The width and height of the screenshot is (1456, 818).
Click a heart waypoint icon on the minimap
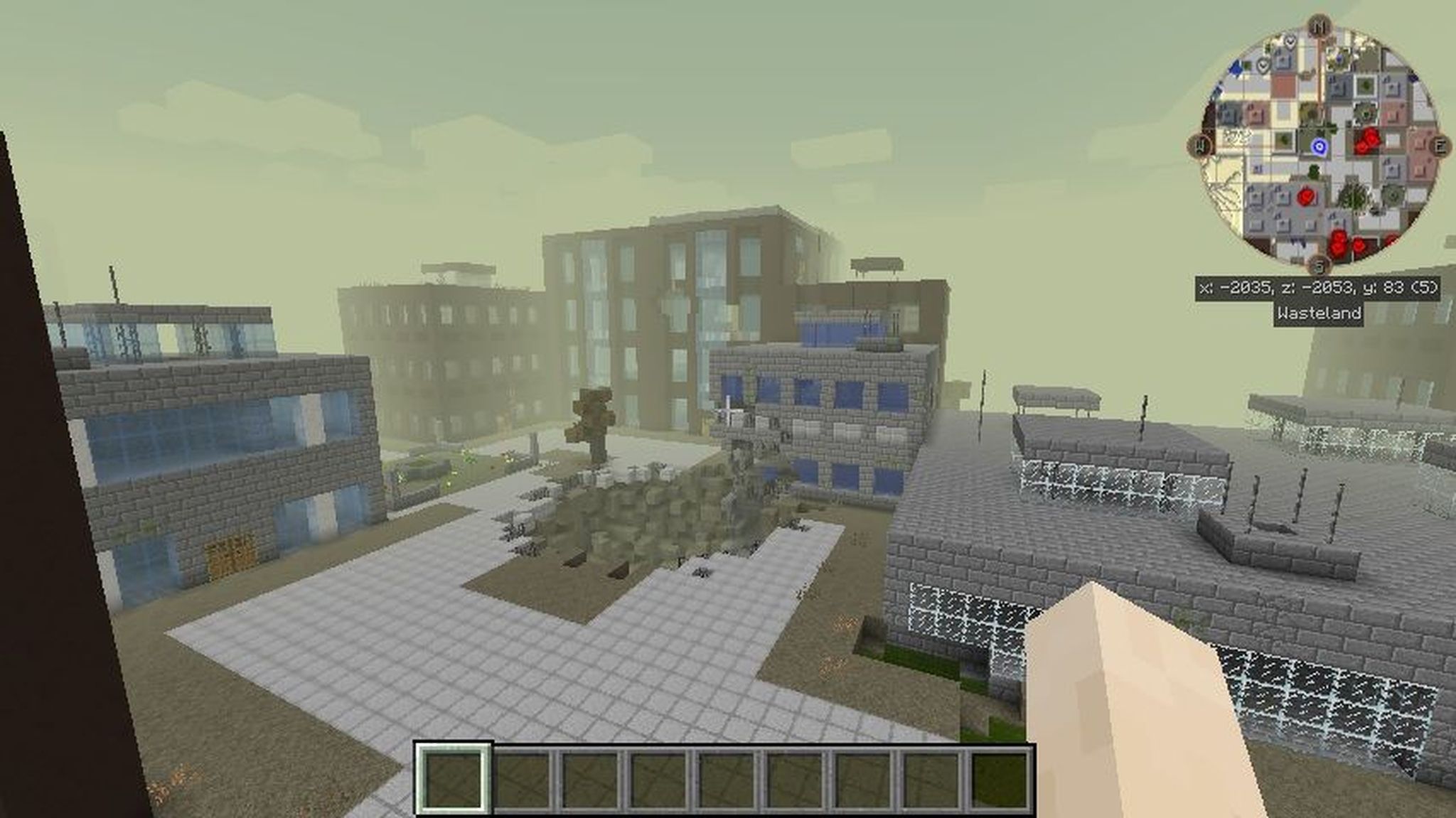click(x=1289, y=41)
